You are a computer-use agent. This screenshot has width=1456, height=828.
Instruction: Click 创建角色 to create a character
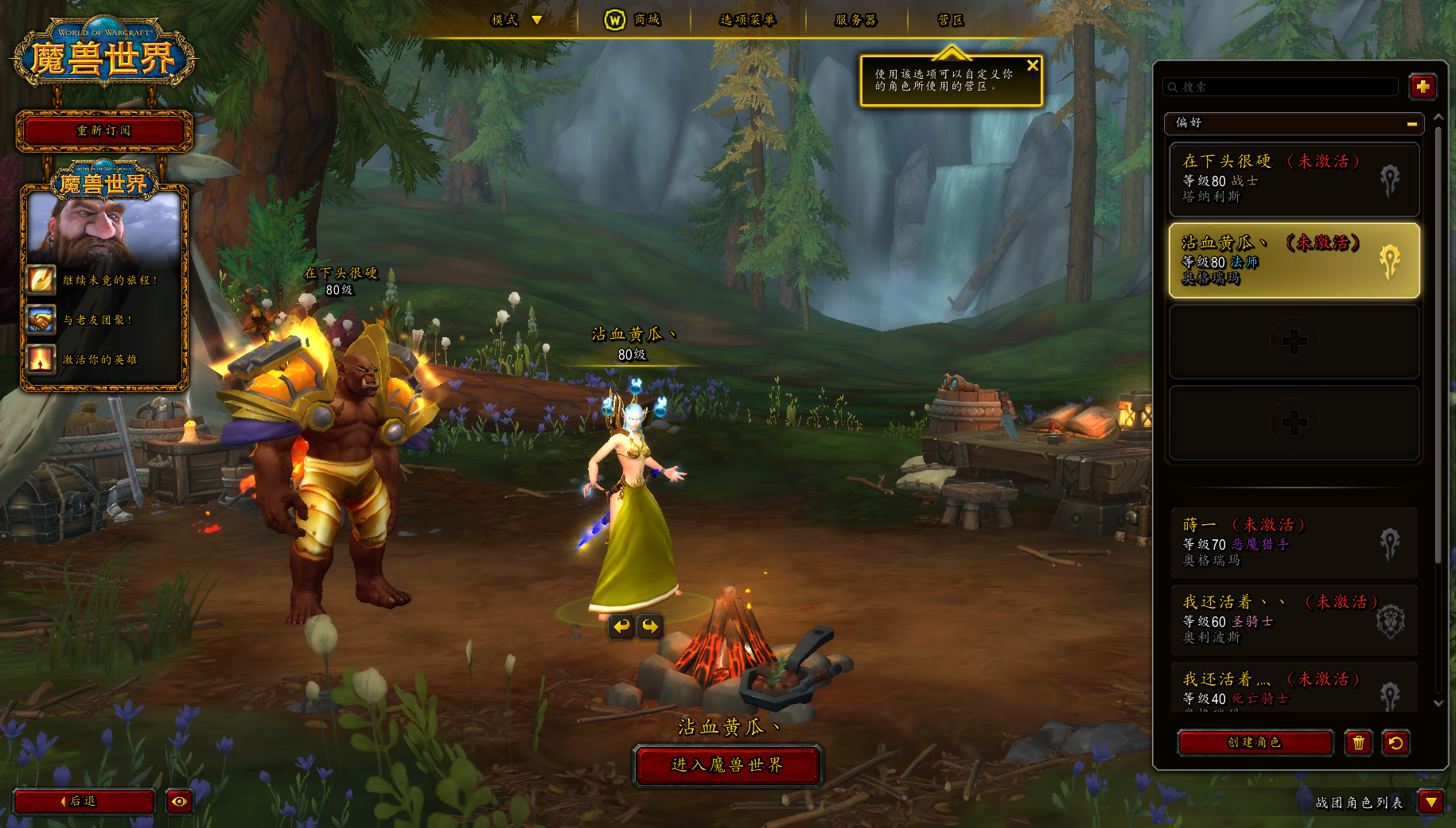[1255, 742]
